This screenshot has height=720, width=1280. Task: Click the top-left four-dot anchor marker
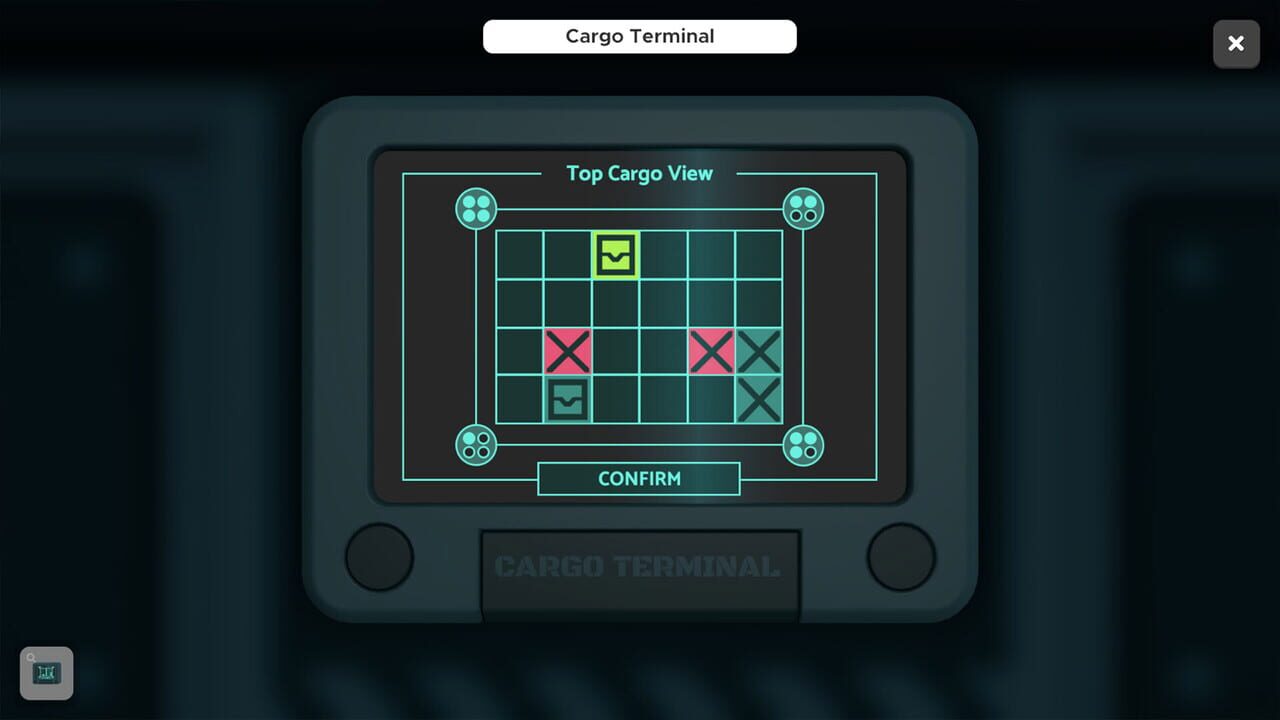point(475,208)
